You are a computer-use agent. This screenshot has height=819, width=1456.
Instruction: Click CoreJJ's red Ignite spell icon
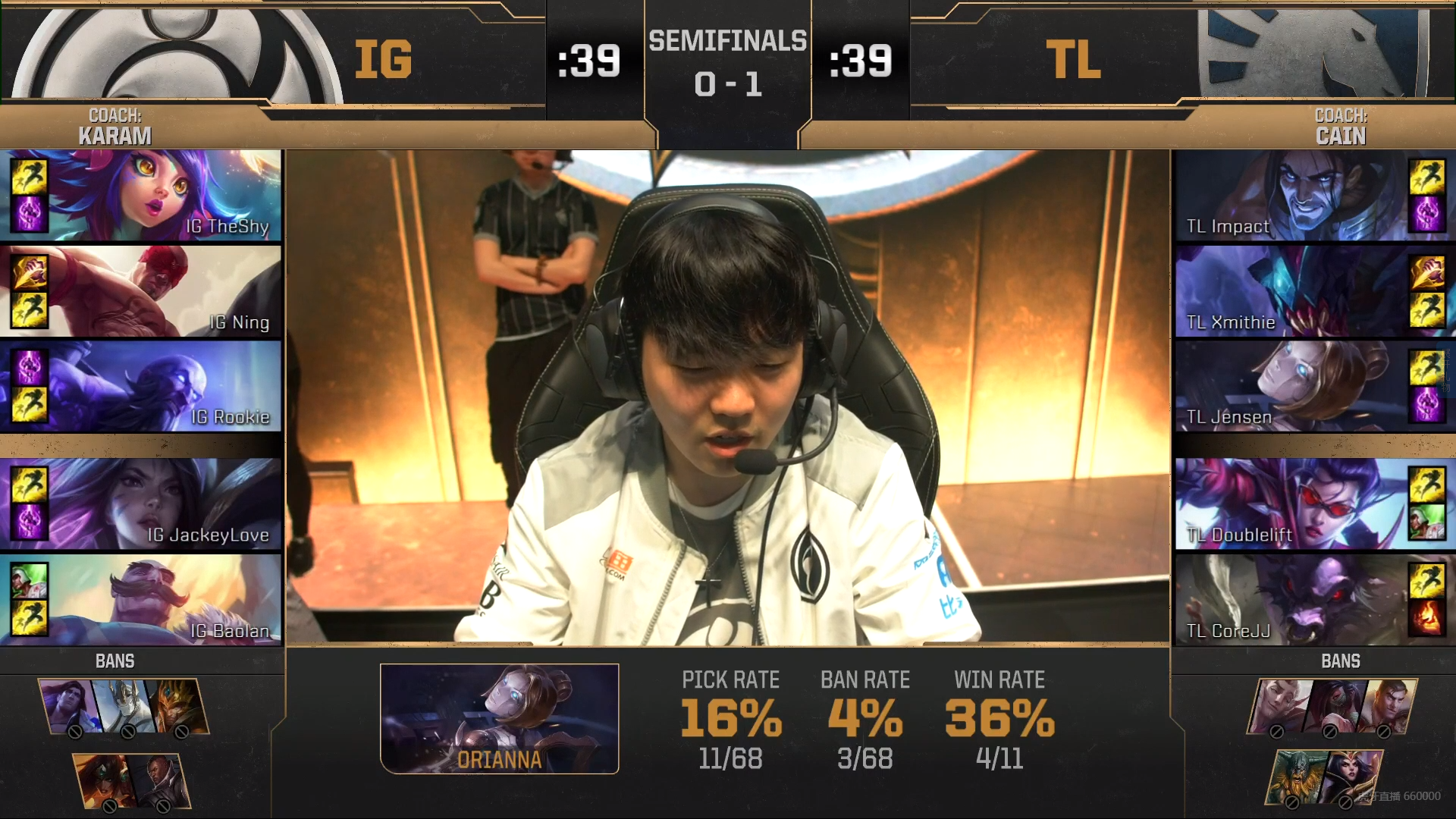click(x=1426, y=618)
